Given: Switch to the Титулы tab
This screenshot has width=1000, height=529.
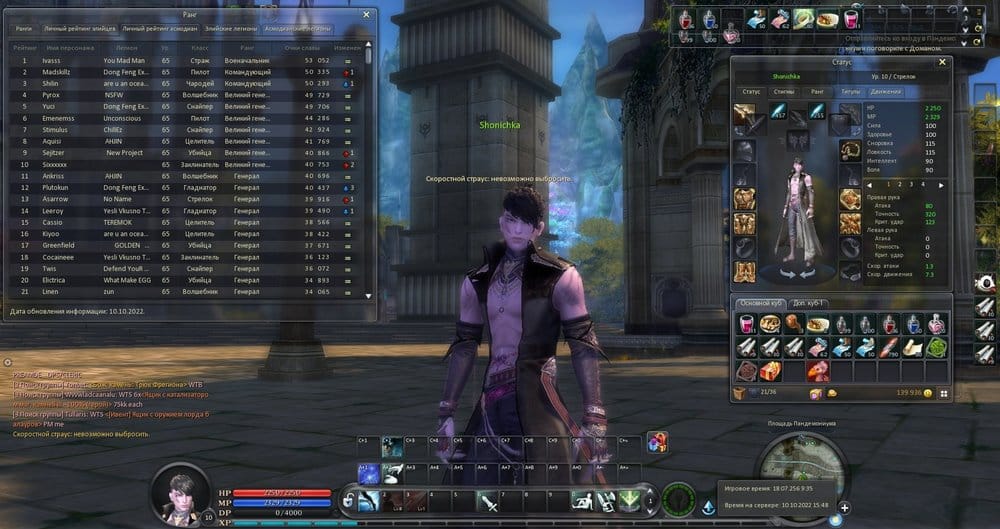Looking at the screenshot, I should pyautogui.click(x=850, y=91).
